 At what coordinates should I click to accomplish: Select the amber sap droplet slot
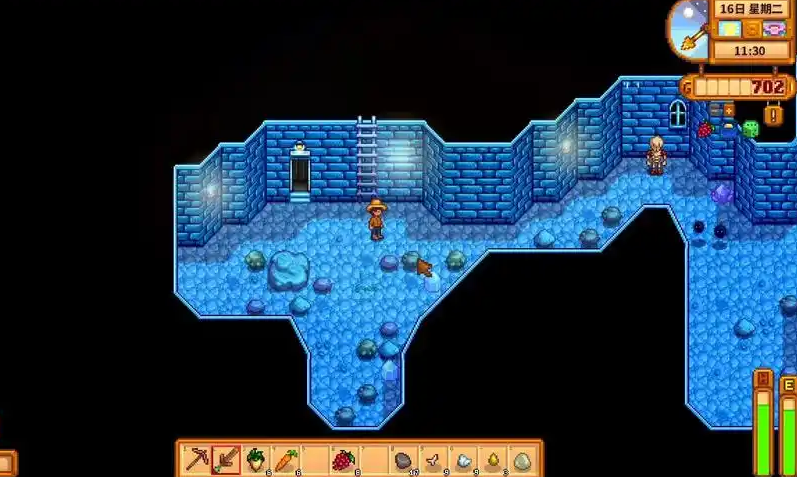pyautogui.click(x=492, y=460)
